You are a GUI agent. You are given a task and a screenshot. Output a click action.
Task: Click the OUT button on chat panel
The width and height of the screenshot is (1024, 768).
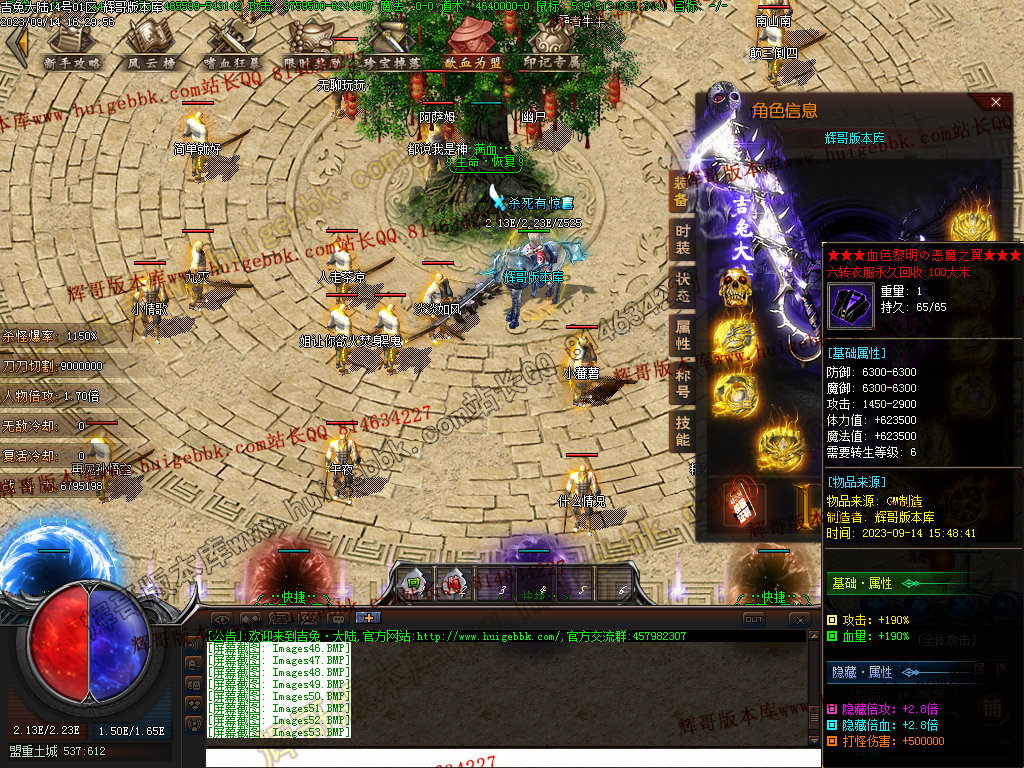point(754,619)
